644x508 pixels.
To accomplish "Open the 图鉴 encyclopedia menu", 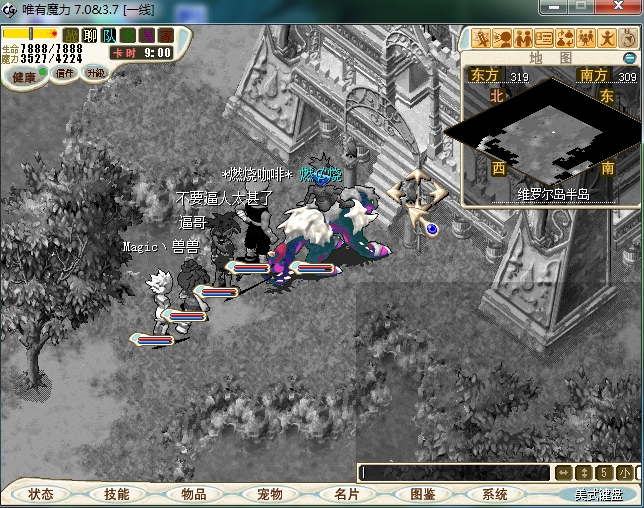I will click(x=422, y=494).
